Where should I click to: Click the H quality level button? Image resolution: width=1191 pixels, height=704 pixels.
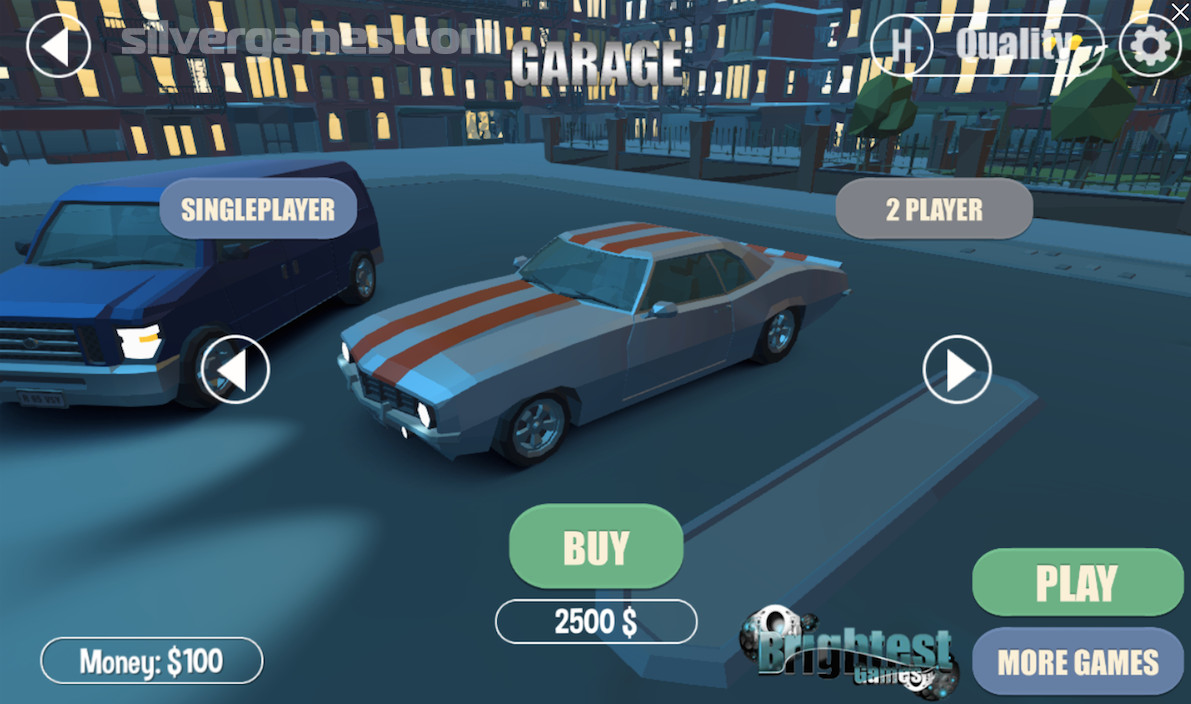point(902,45)
